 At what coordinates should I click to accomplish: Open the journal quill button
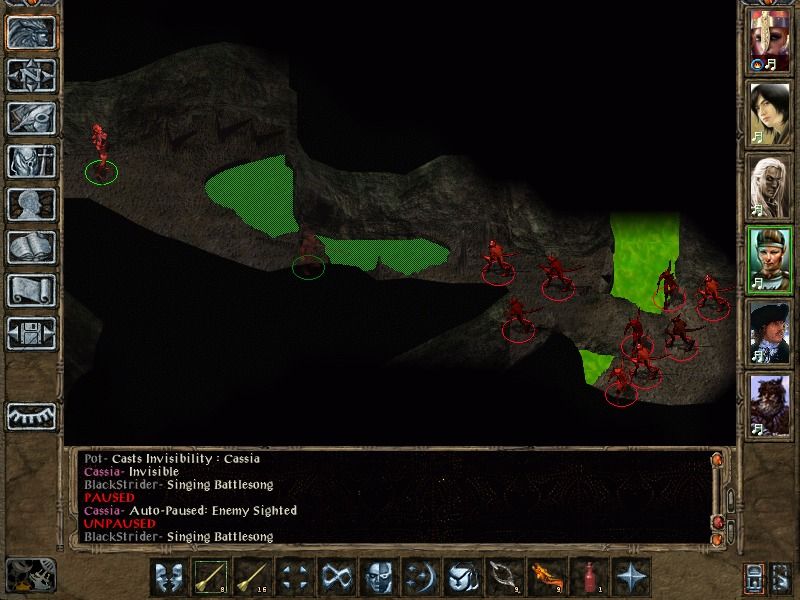[30, 118]
